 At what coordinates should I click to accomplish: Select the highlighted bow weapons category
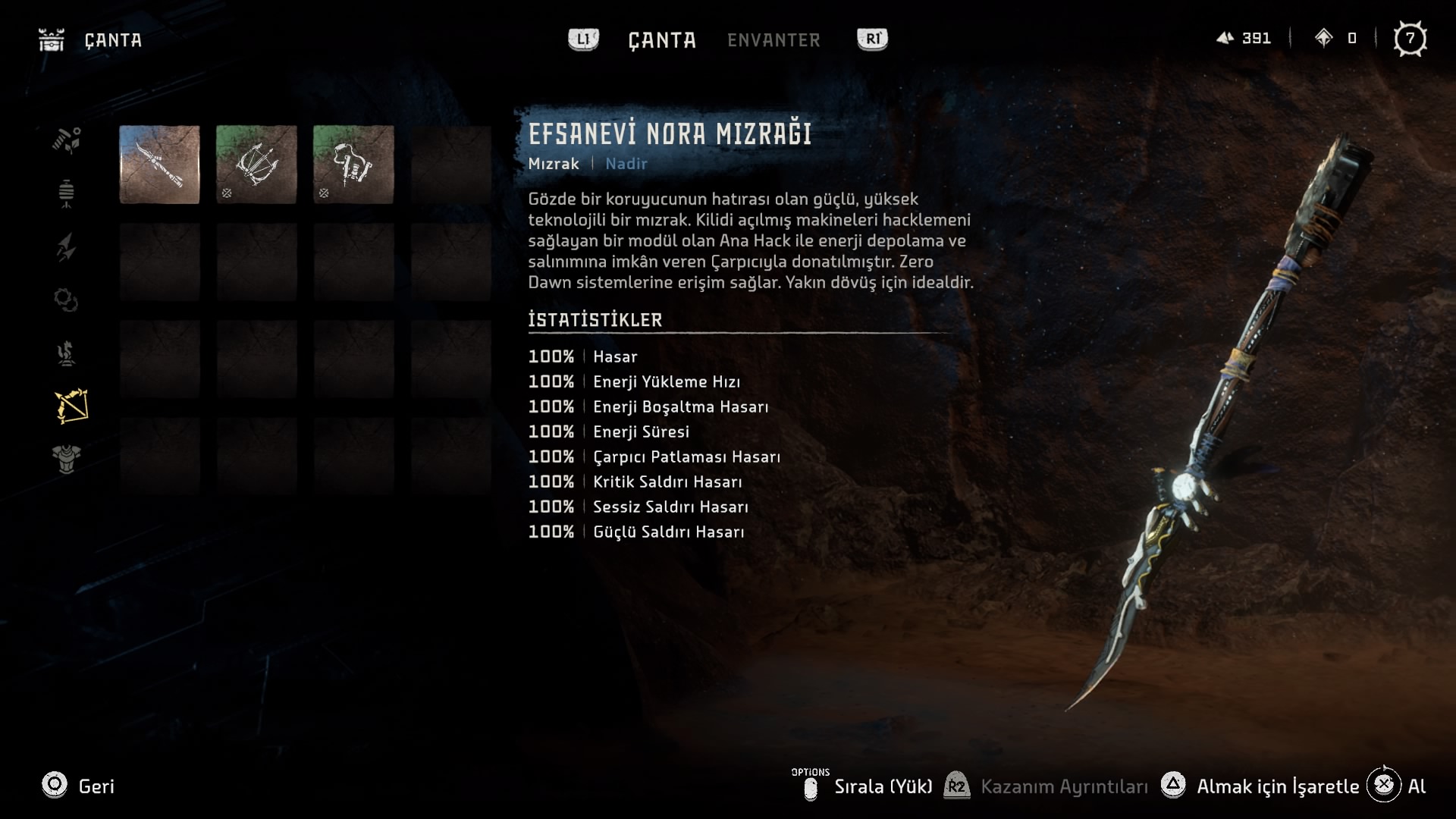coord(71,406)
